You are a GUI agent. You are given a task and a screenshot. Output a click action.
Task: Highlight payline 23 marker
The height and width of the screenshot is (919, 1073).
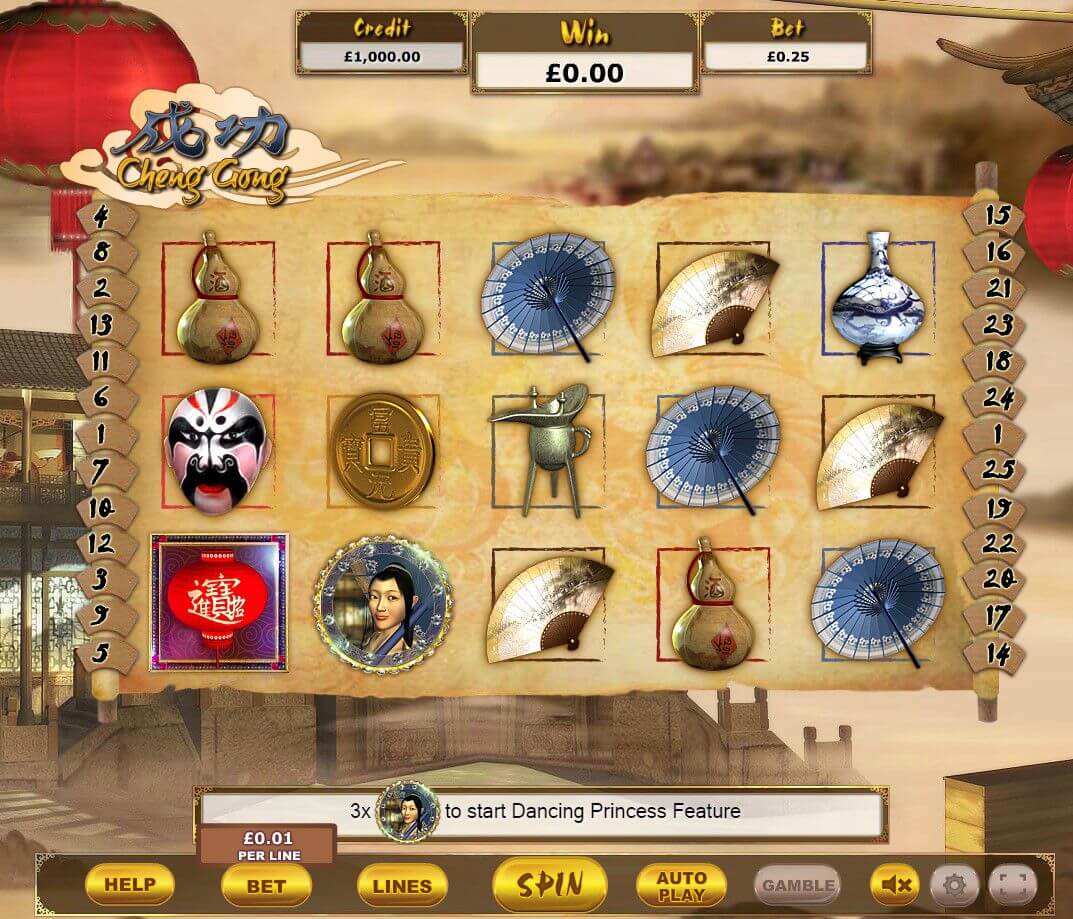(997, 324)
